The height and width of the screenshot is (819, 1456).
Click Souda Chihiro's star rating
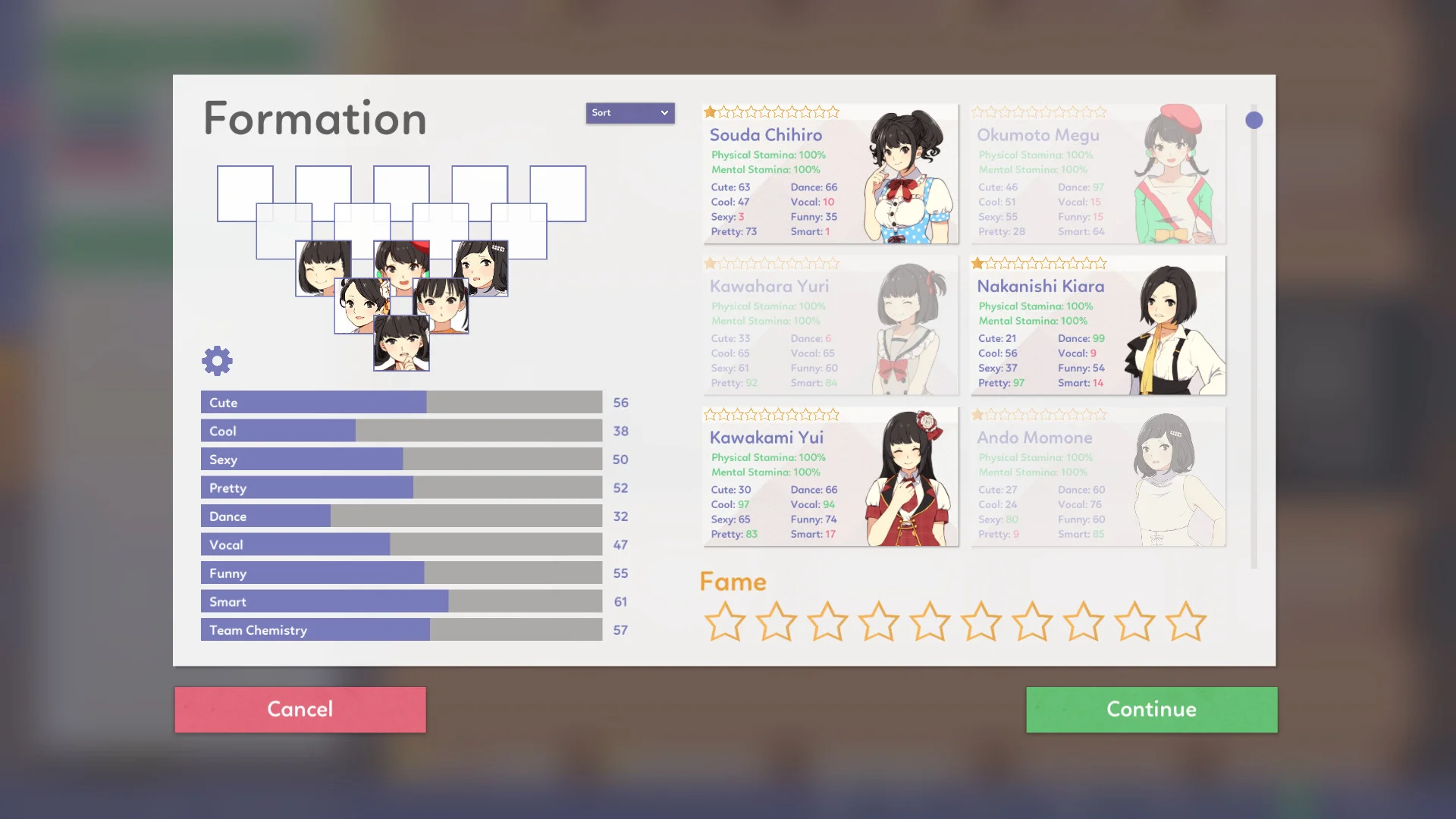tap(770, 111)
